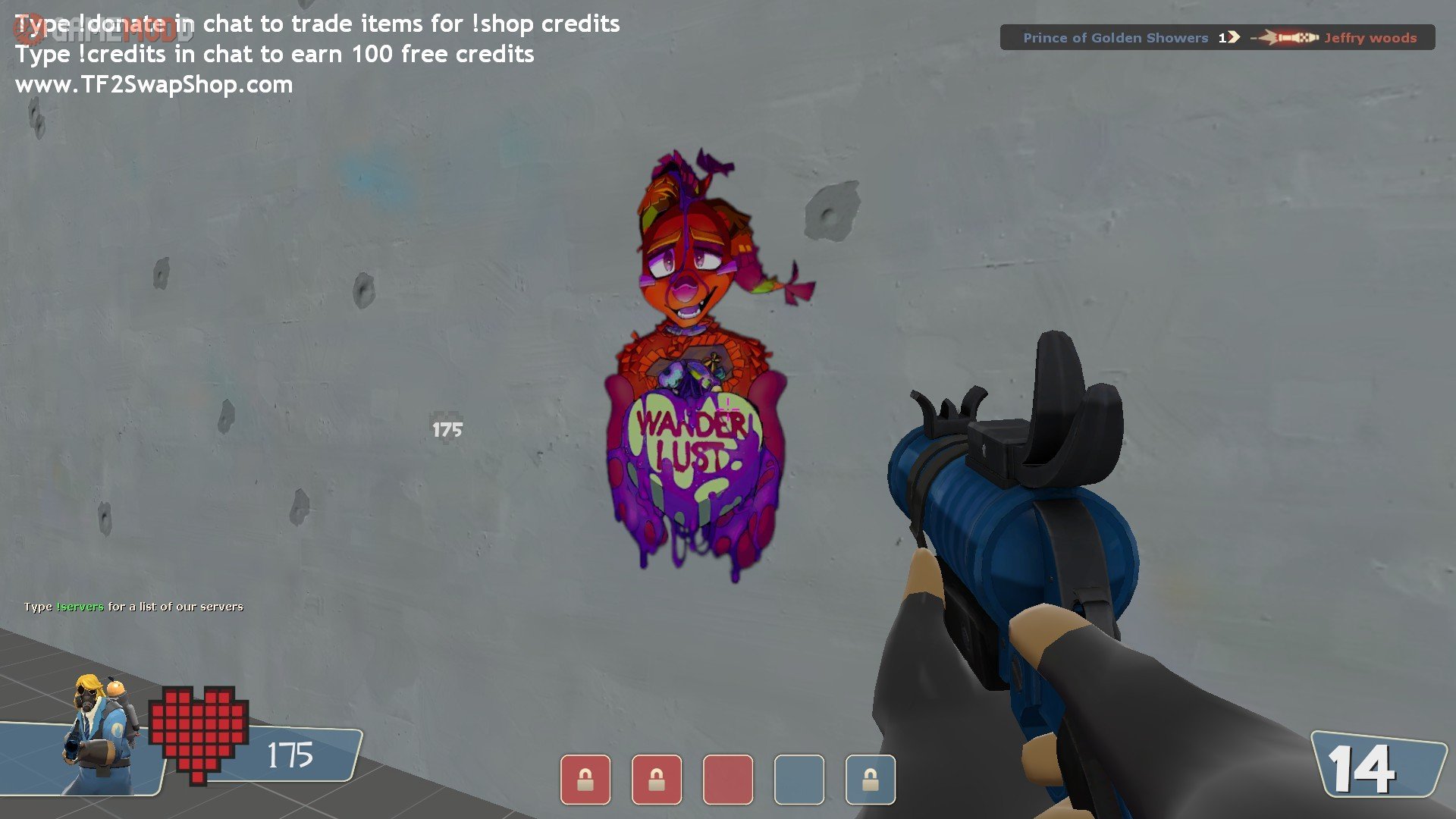Click the www.TF2SwapShop.com text

pos(154,84)
